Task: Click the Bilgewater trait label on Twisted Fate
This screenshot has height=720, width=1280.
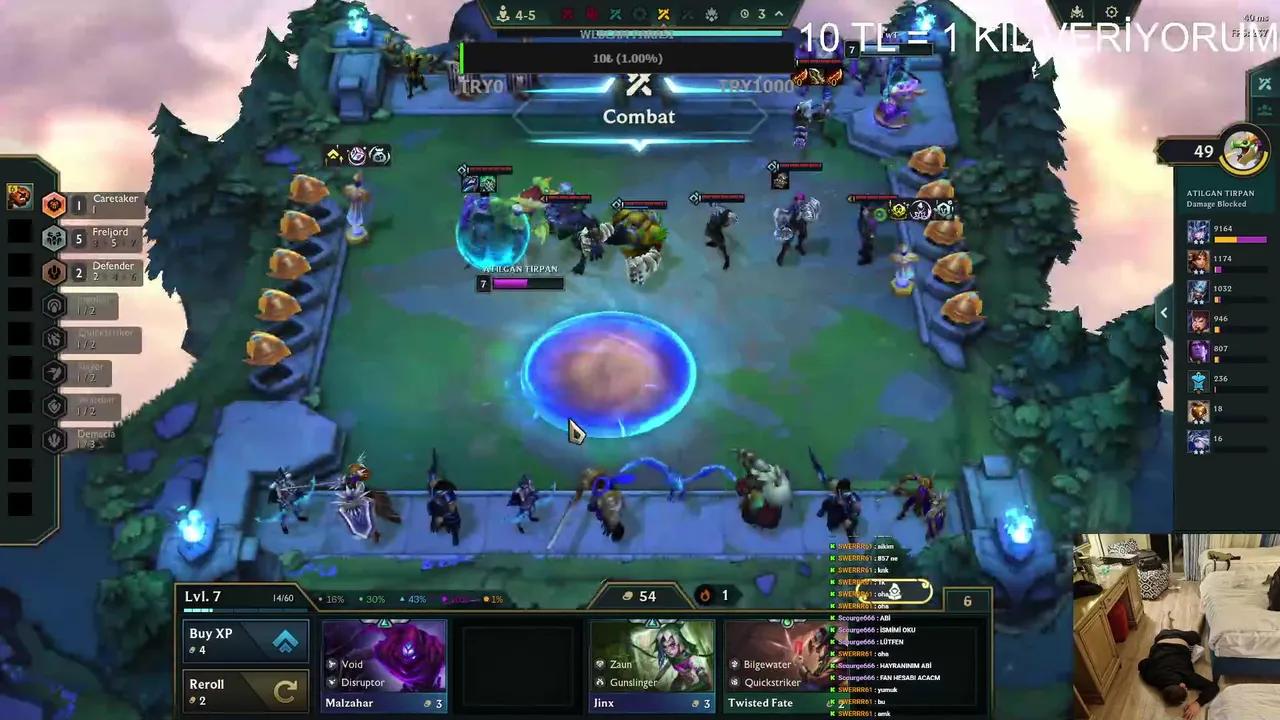Action: coord(767,663)
